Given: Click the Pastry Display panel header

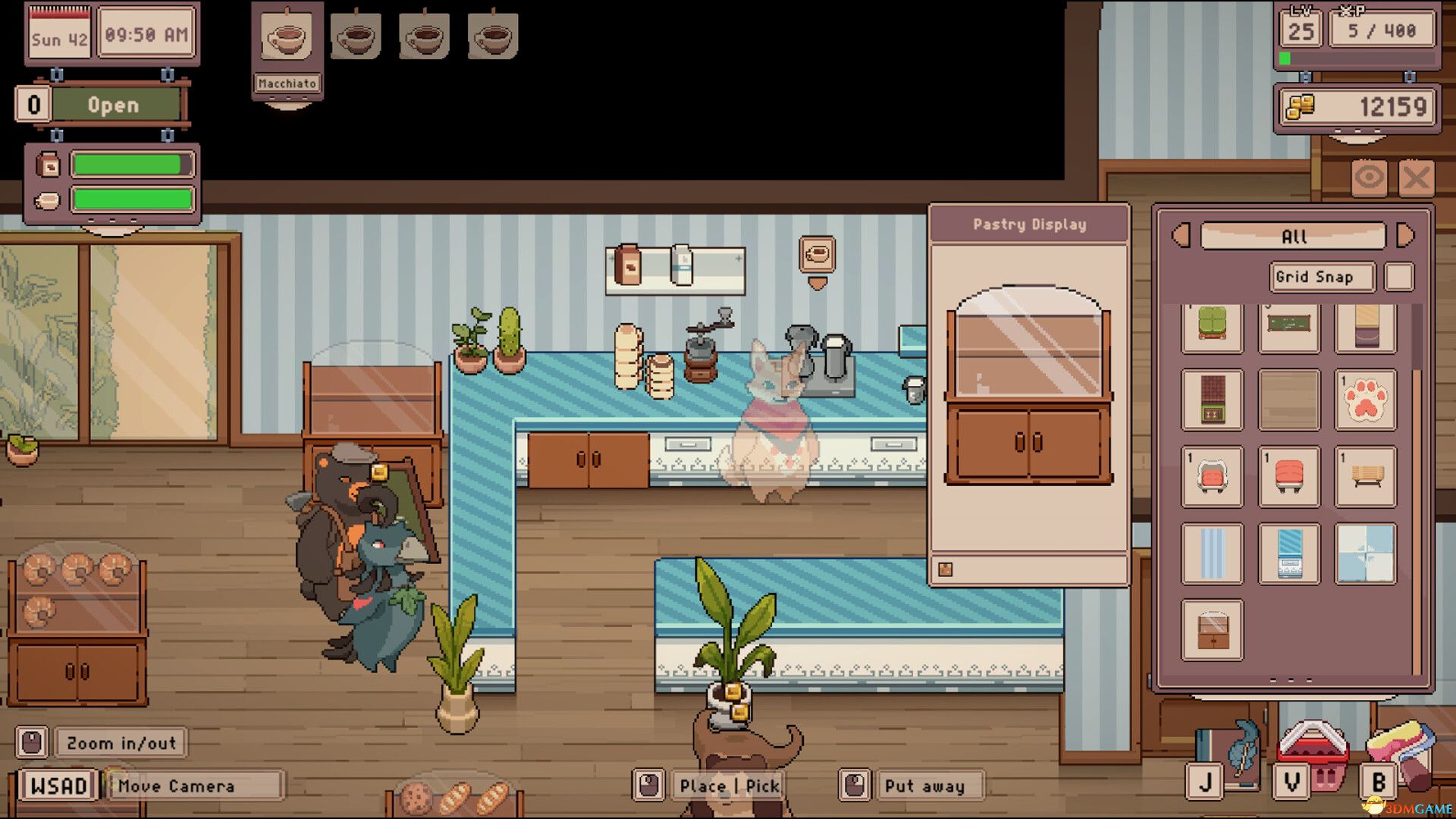Looking at the screenshot, I should click(x=1029, y=224).
